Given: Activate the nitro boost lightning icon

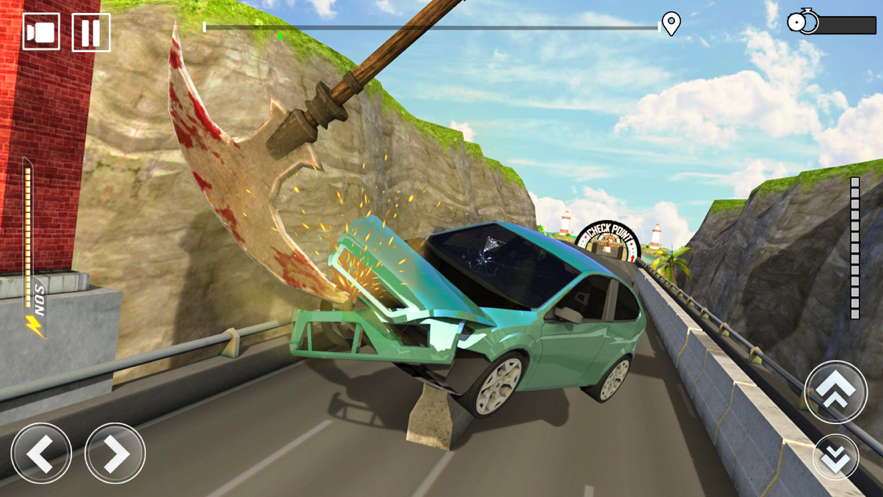Looking at the screenshot, I should click(x=36, y=325).
